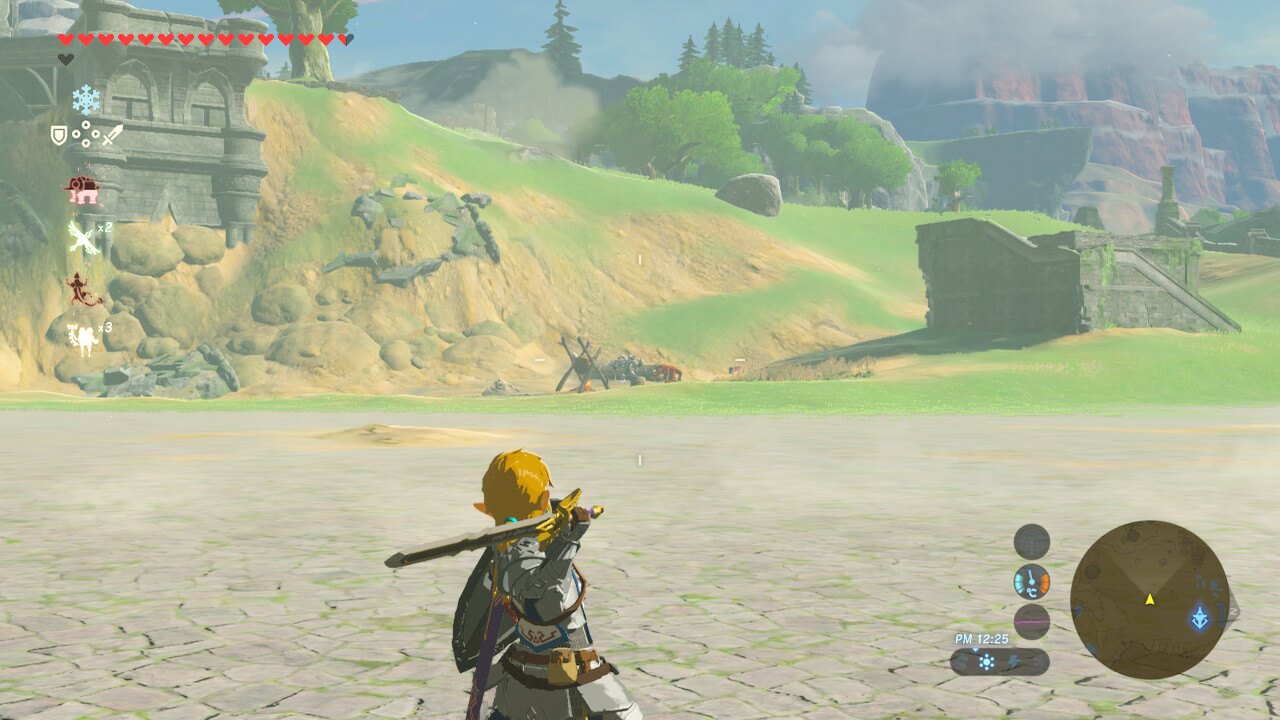
Task: Choose the sword quick-swap icon
Action: pos(112,134)
